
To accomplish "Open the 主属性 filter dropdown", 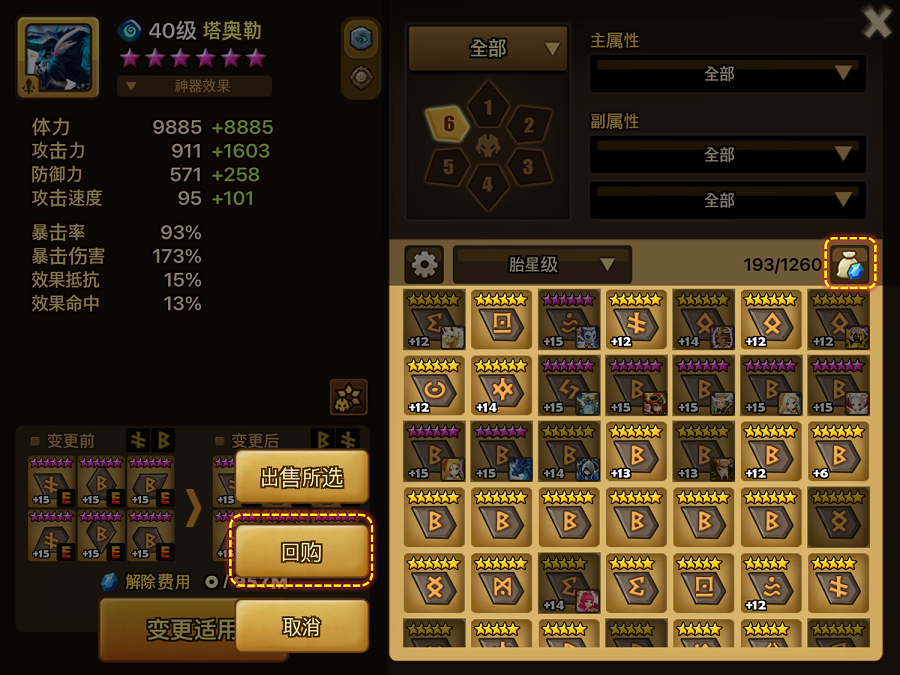I will pos(727,74).
